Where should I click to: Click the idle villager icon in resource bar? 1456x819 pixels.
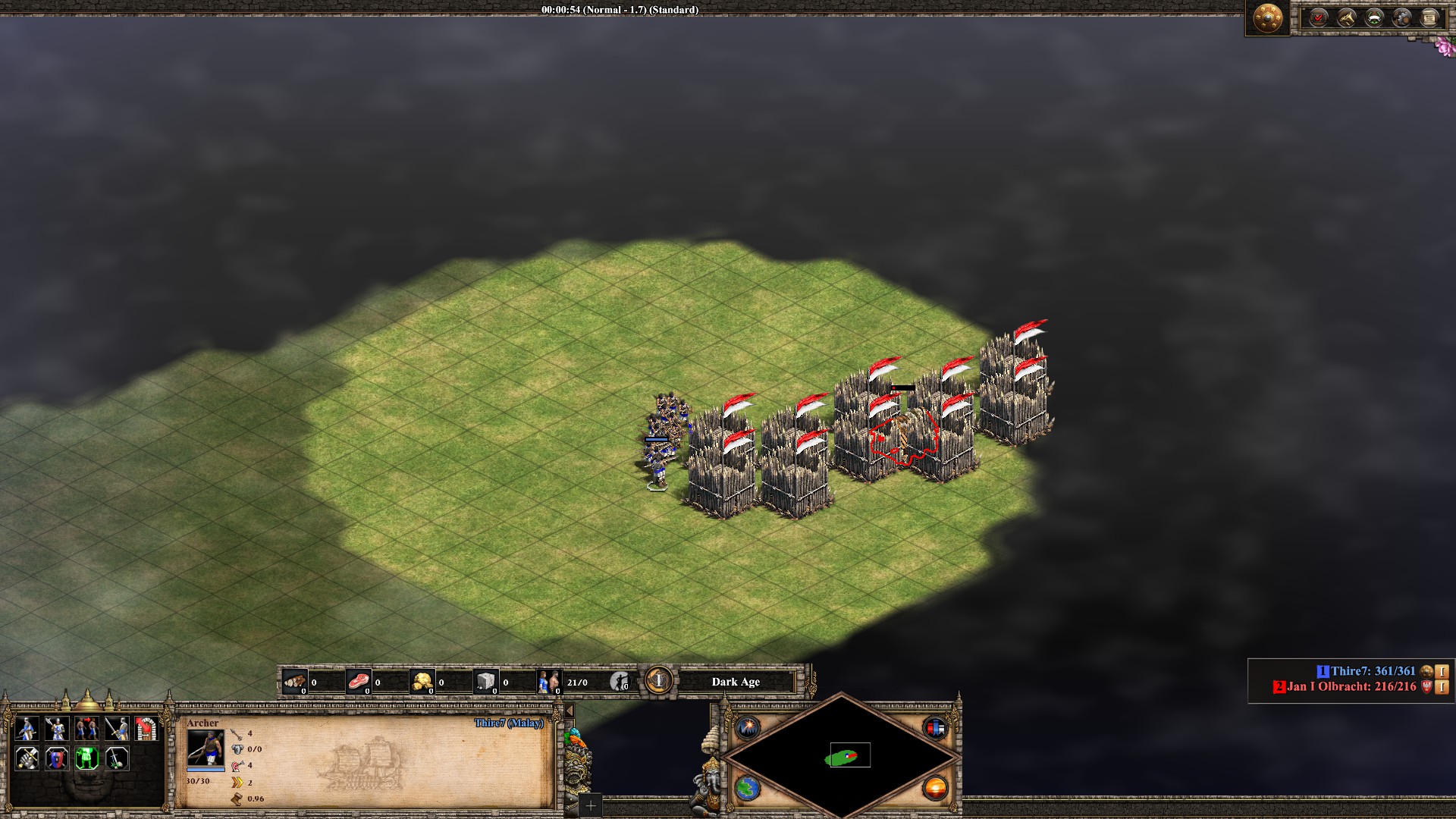tap(620, 681)
